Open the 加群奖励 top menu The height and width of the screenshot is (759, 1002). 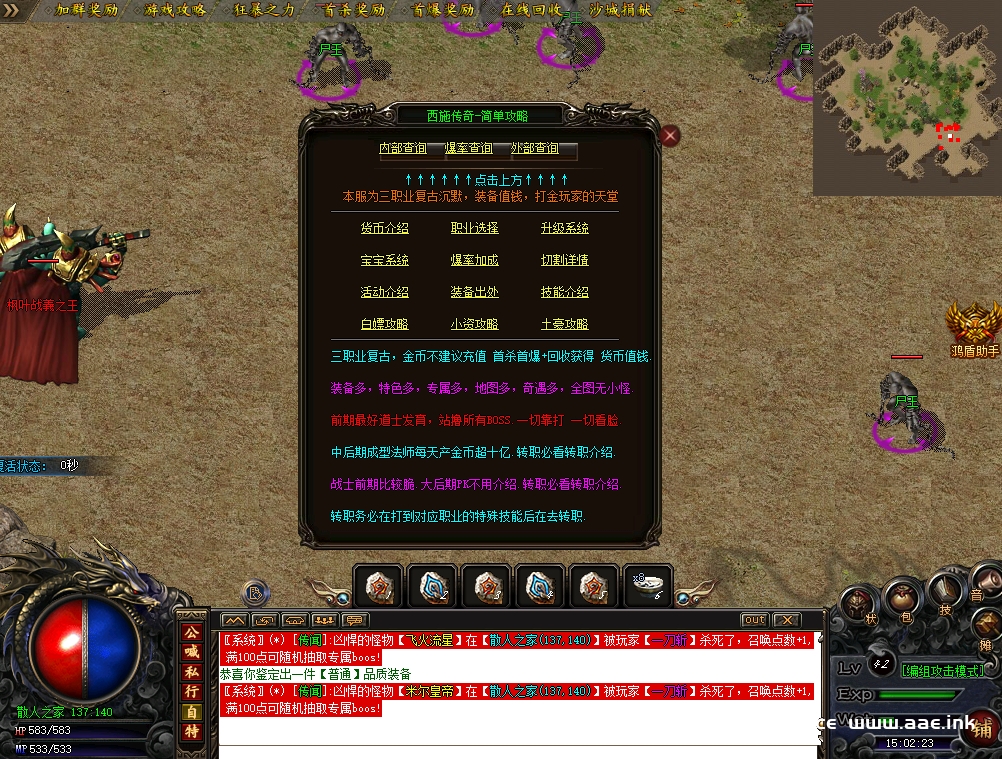(87, 10)
